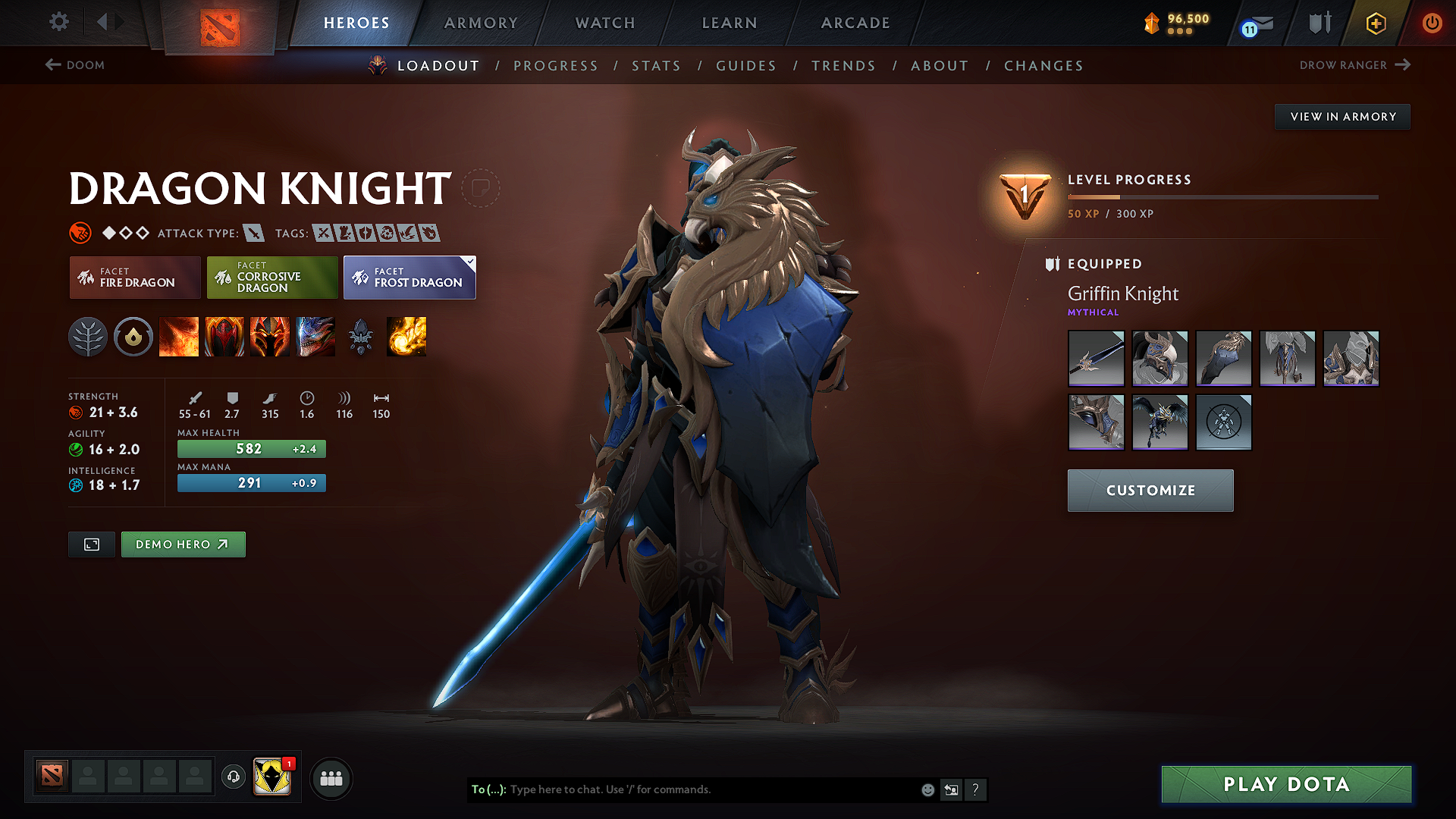View the Breathe Fire ability icon
Viewport: 1456px width, 819px height.
179,337
